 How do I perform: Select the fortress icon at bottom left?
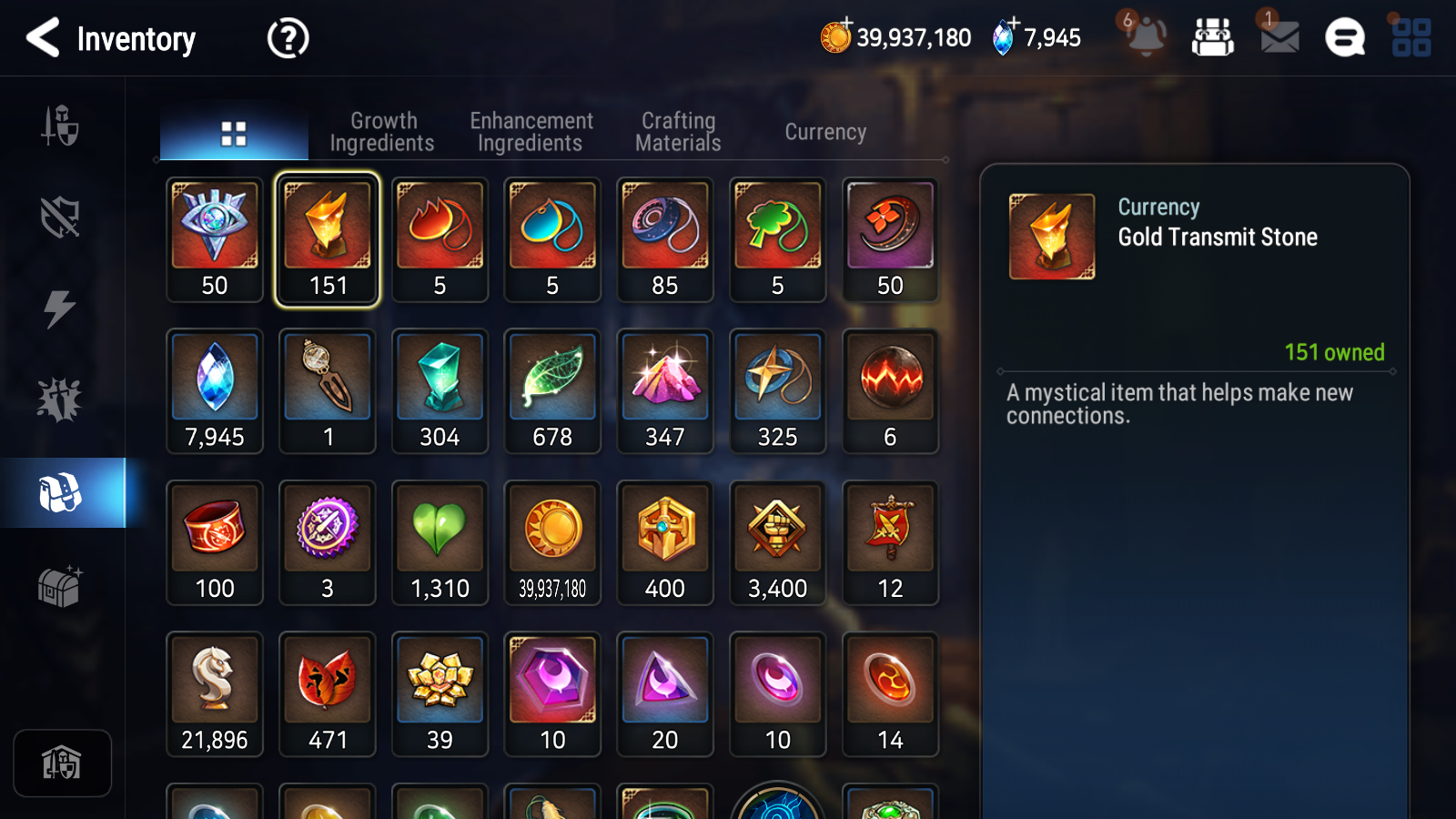[62, 763]
